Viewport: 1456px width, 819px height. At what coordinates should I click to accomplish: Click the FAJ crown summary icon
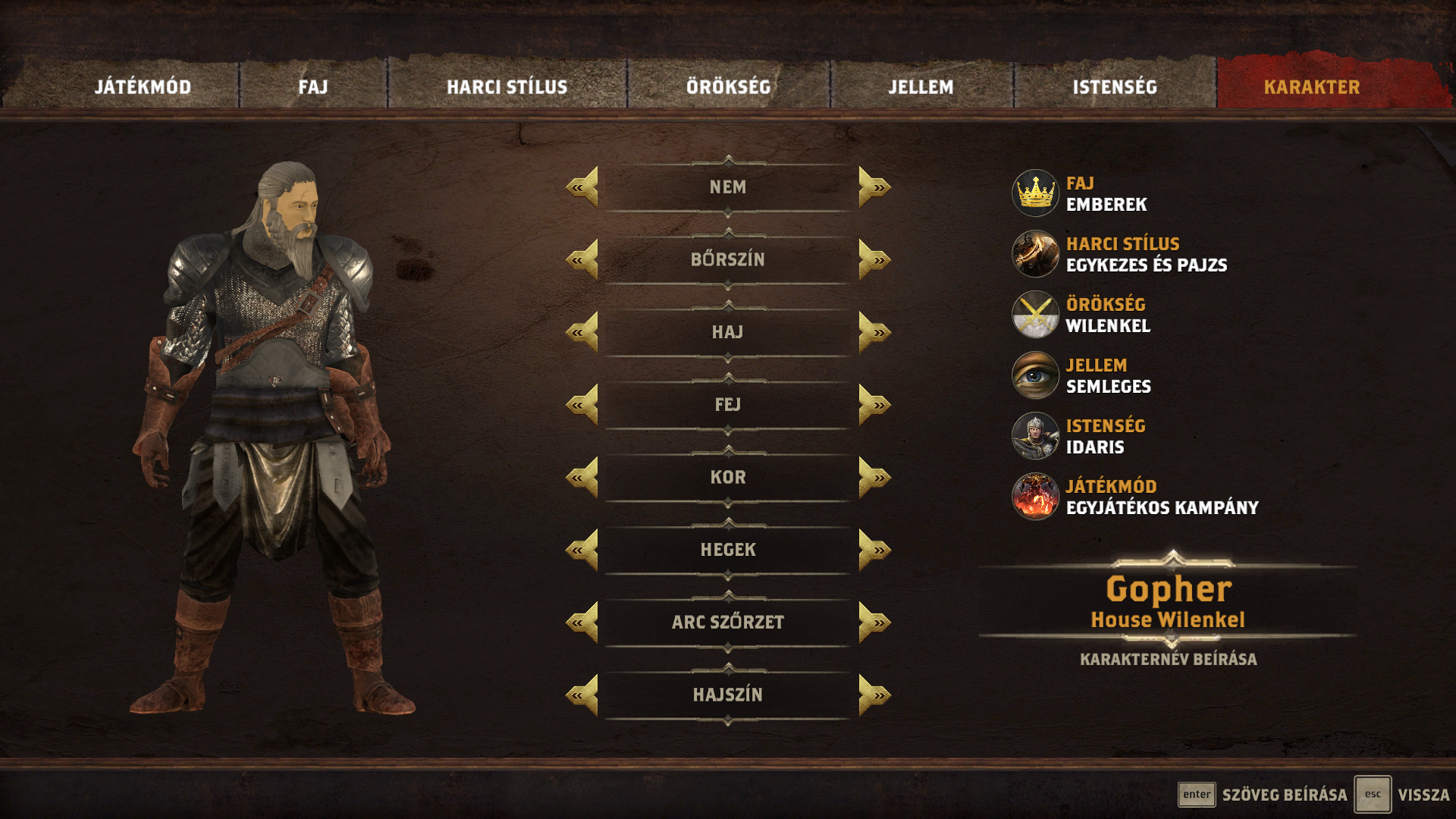pos(1035,193)
